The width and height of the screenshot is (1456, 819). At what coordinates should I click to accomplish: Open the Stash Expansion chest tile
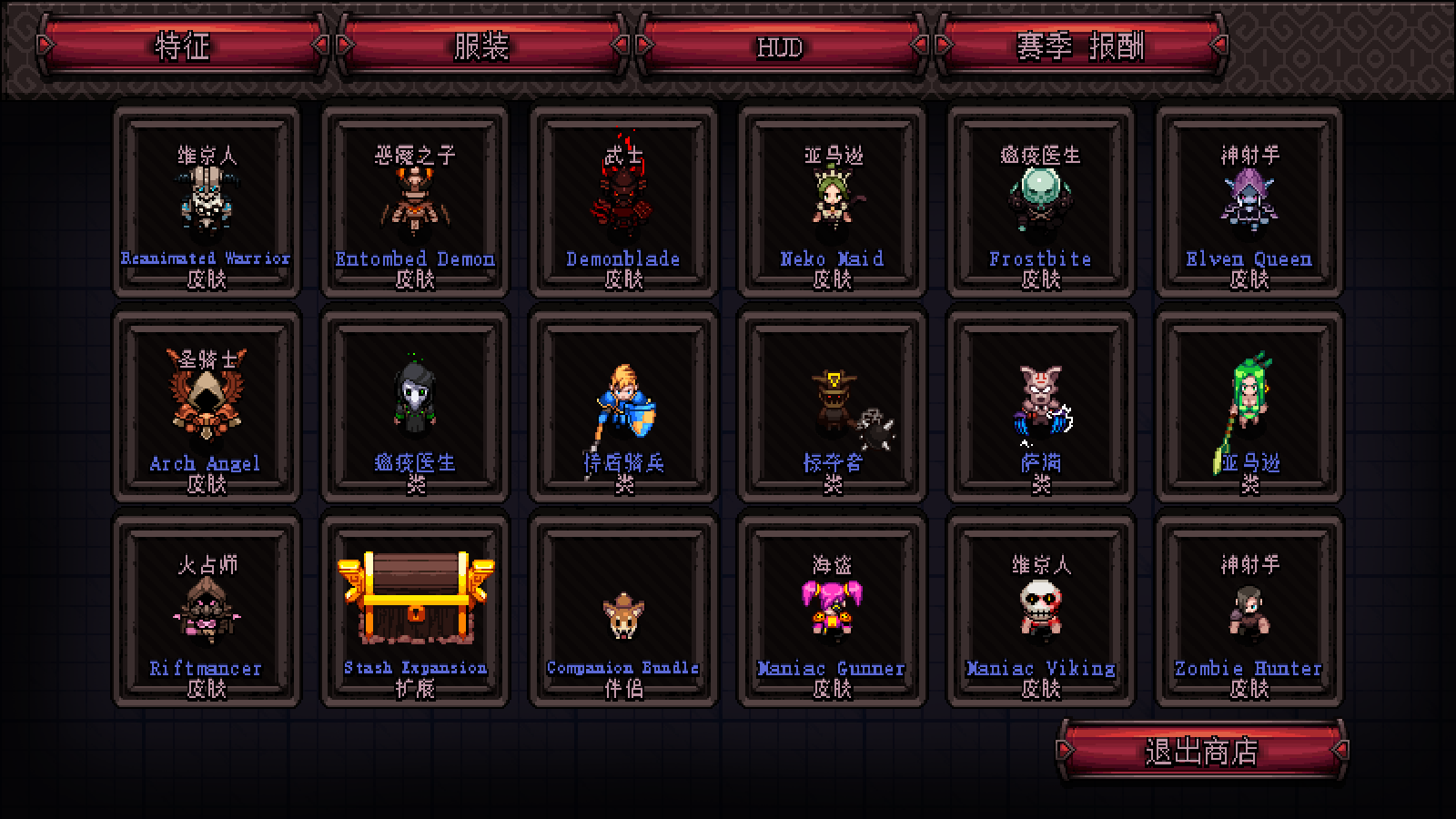(x=415, y=612)
